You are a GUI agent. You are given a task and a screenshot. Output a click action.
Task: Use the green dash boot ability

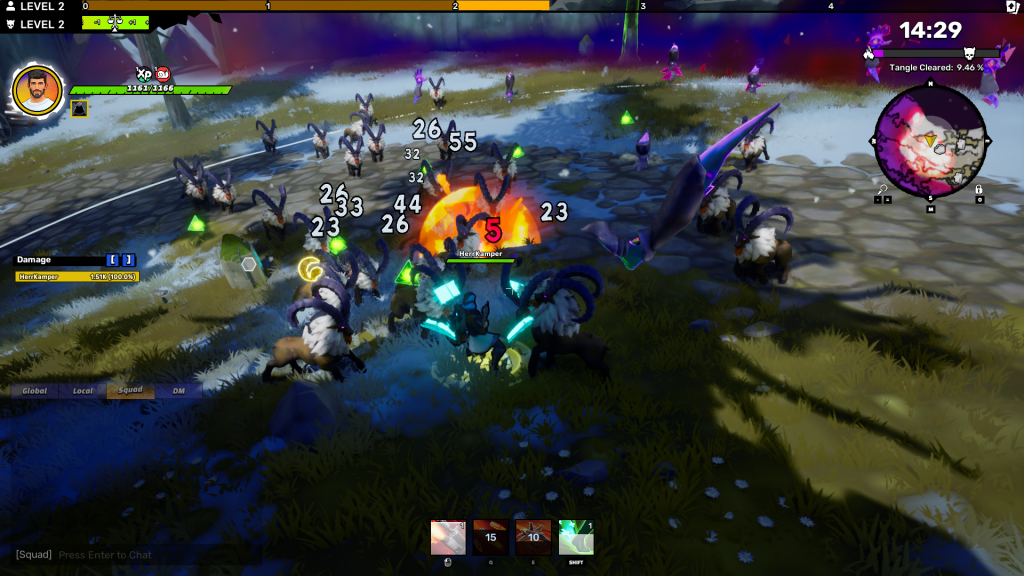coord(576,537)
